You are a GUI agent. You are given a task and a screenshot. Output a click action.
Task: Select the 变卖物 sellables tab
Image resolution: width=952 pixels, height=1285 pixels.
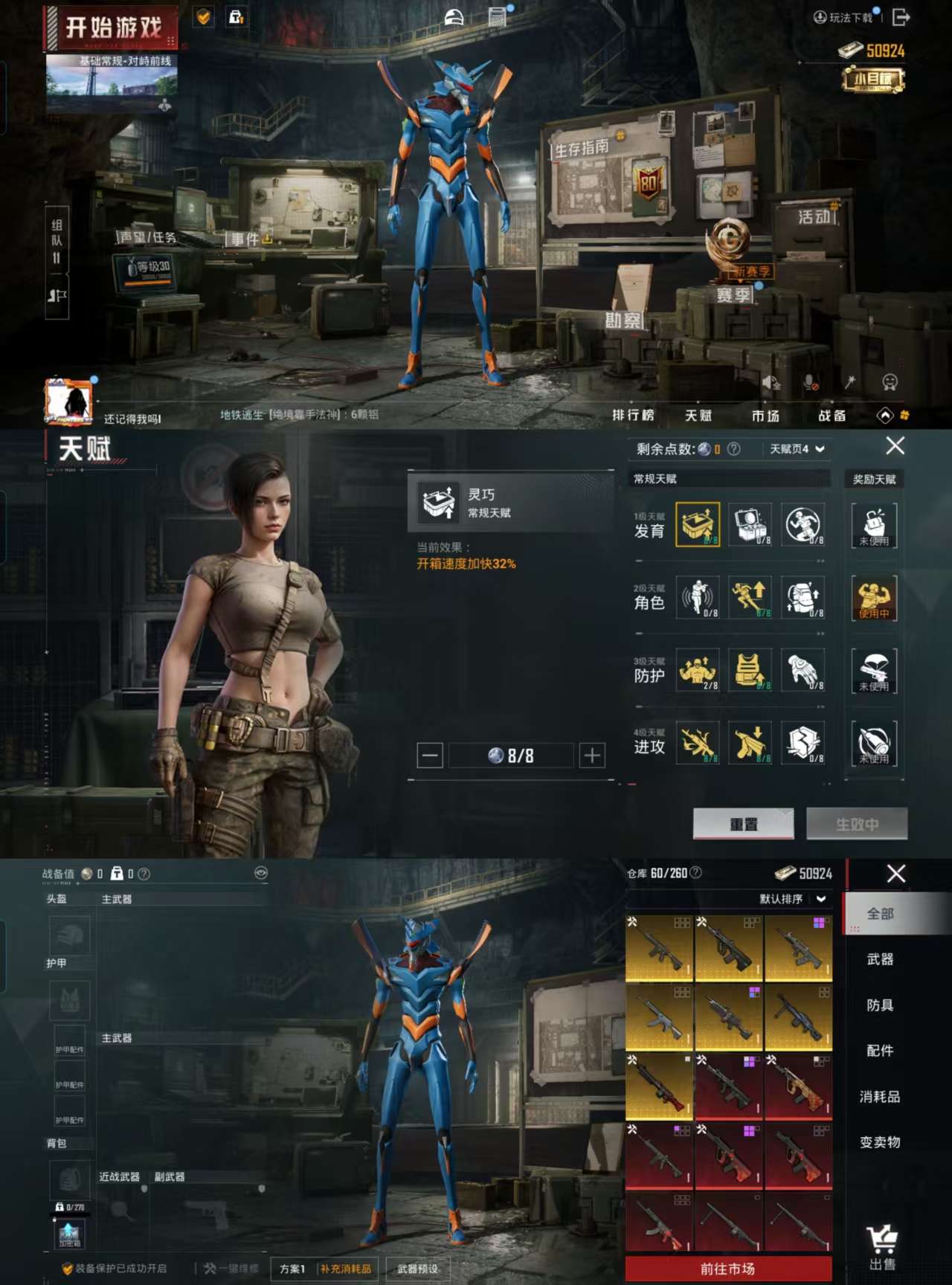880,1142
